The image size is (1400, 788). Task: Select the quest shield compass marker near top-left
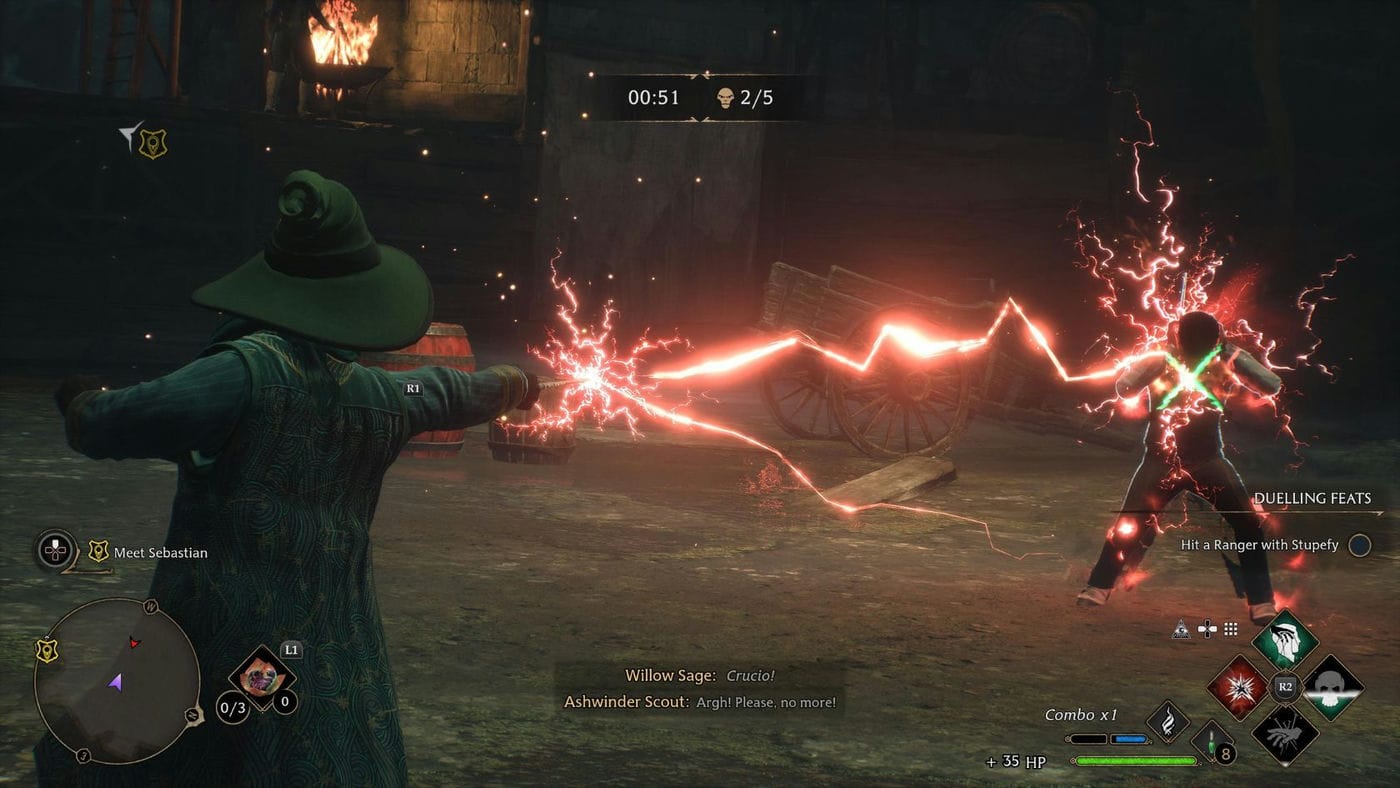pyautogui.click(x=152, y=143)
